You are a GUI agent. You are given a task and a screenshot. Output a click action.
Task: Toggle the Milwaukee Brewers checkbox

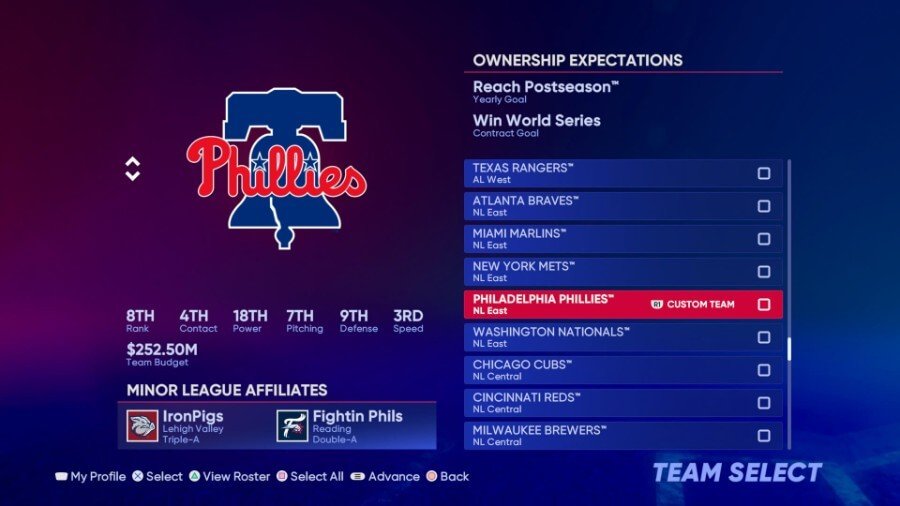coord(764,436)
